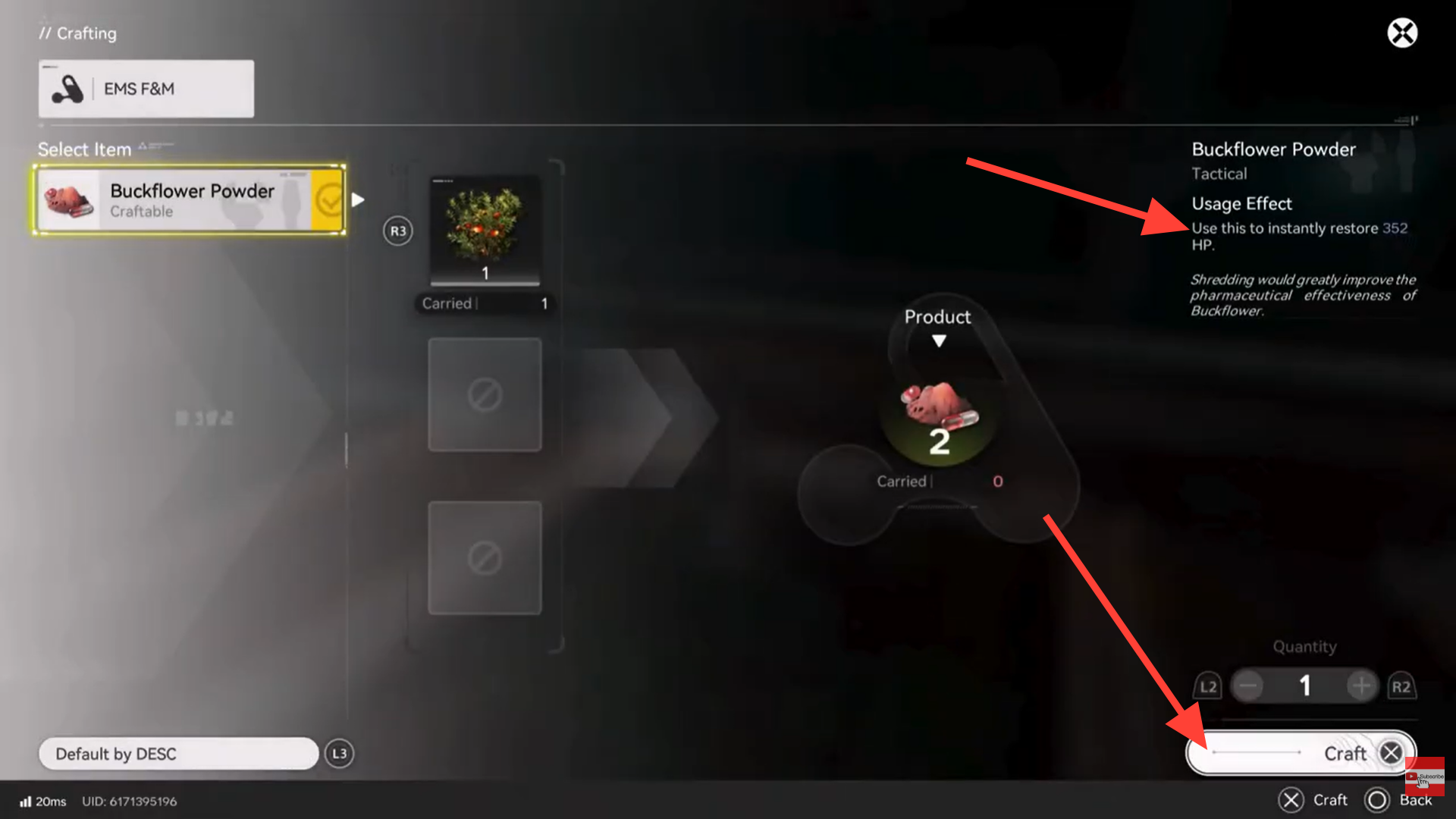Image resolution: width=1456 pixels, height=819 pixels.
Task: Click the quantity value field showing 1
Action: pos(1304,686)
